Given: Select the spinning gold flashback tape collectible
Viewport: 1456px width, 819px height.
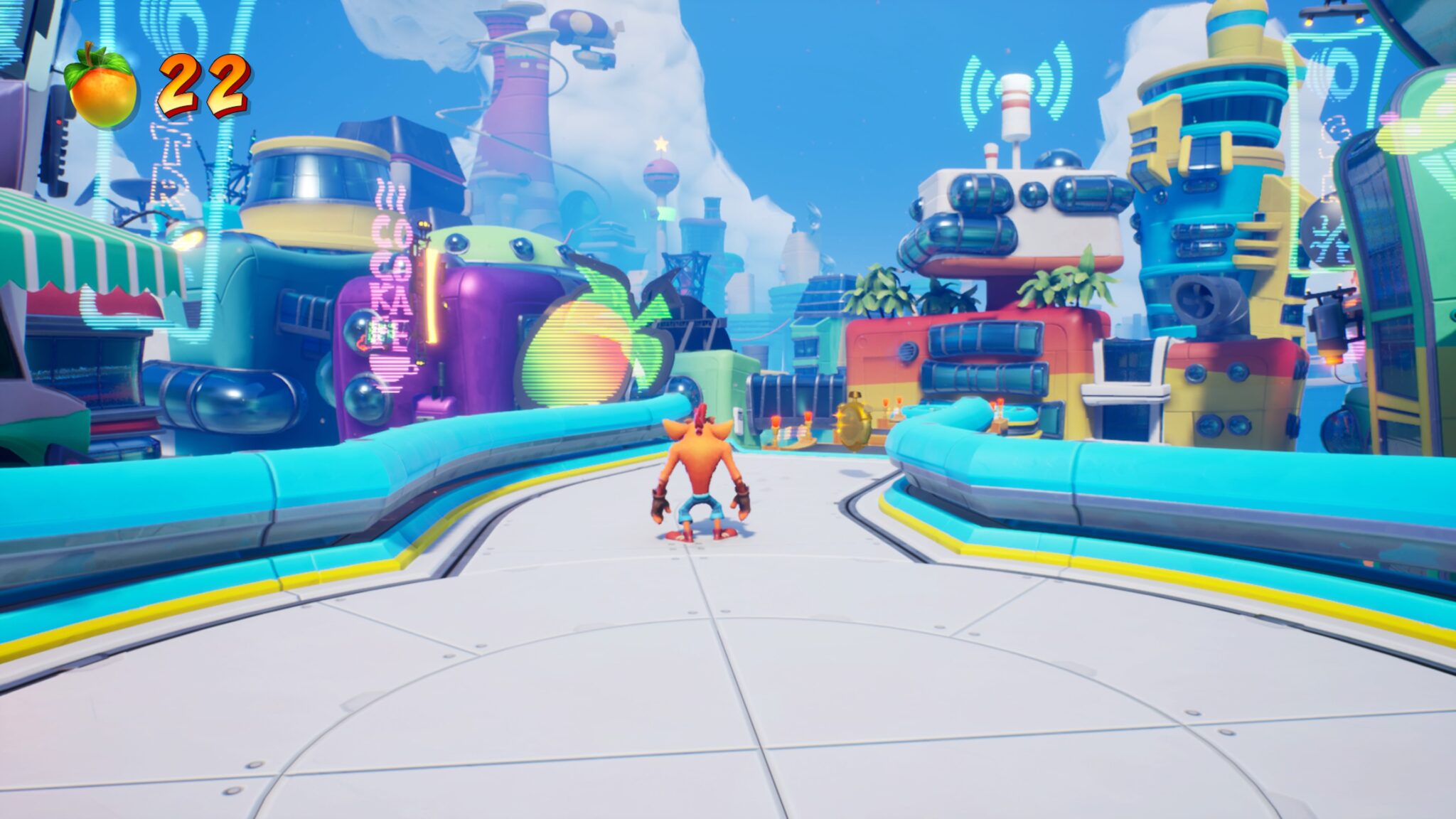Looking at the screenshot, I should tap(853, 424).
